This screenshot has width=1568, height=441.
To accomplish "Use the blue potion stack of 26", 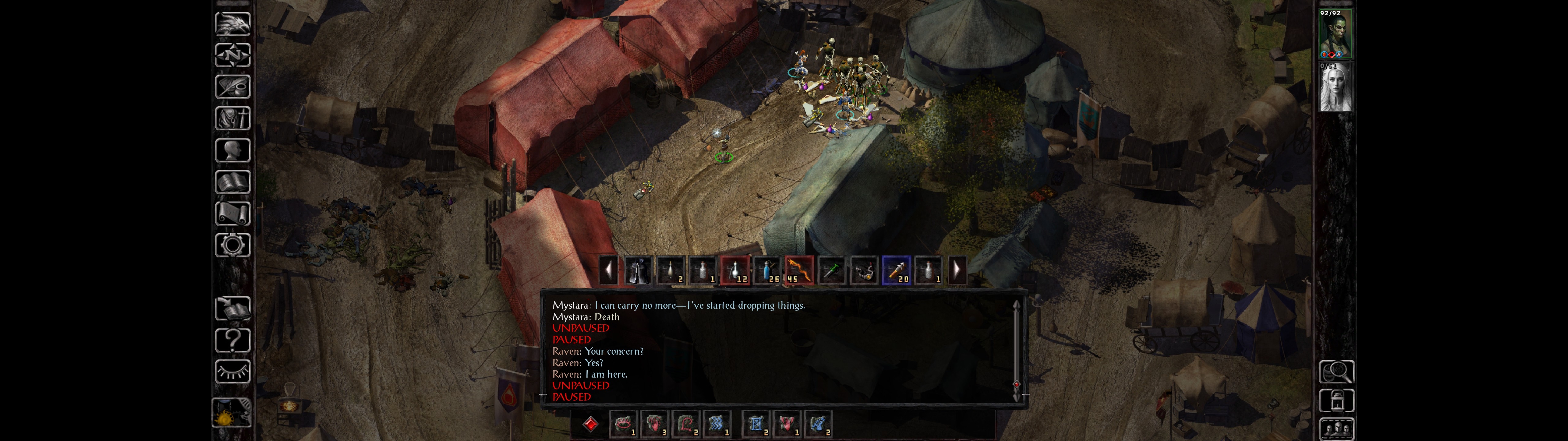I will tap(767, 270).
